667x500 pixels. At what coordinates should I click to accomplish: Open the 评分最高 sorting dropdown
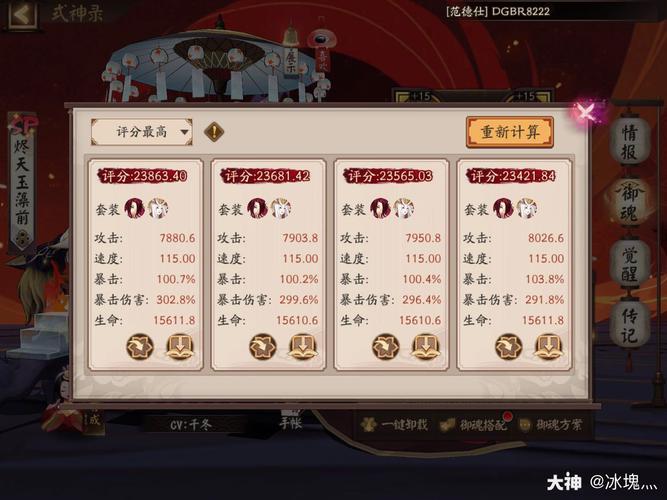[x=141, y=131]
